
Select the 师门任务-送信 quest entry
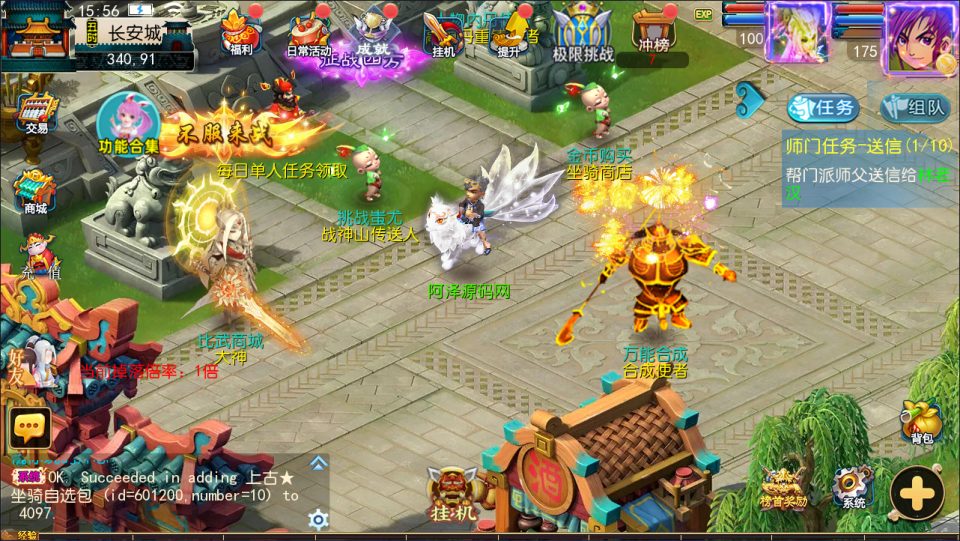[866, 146]
